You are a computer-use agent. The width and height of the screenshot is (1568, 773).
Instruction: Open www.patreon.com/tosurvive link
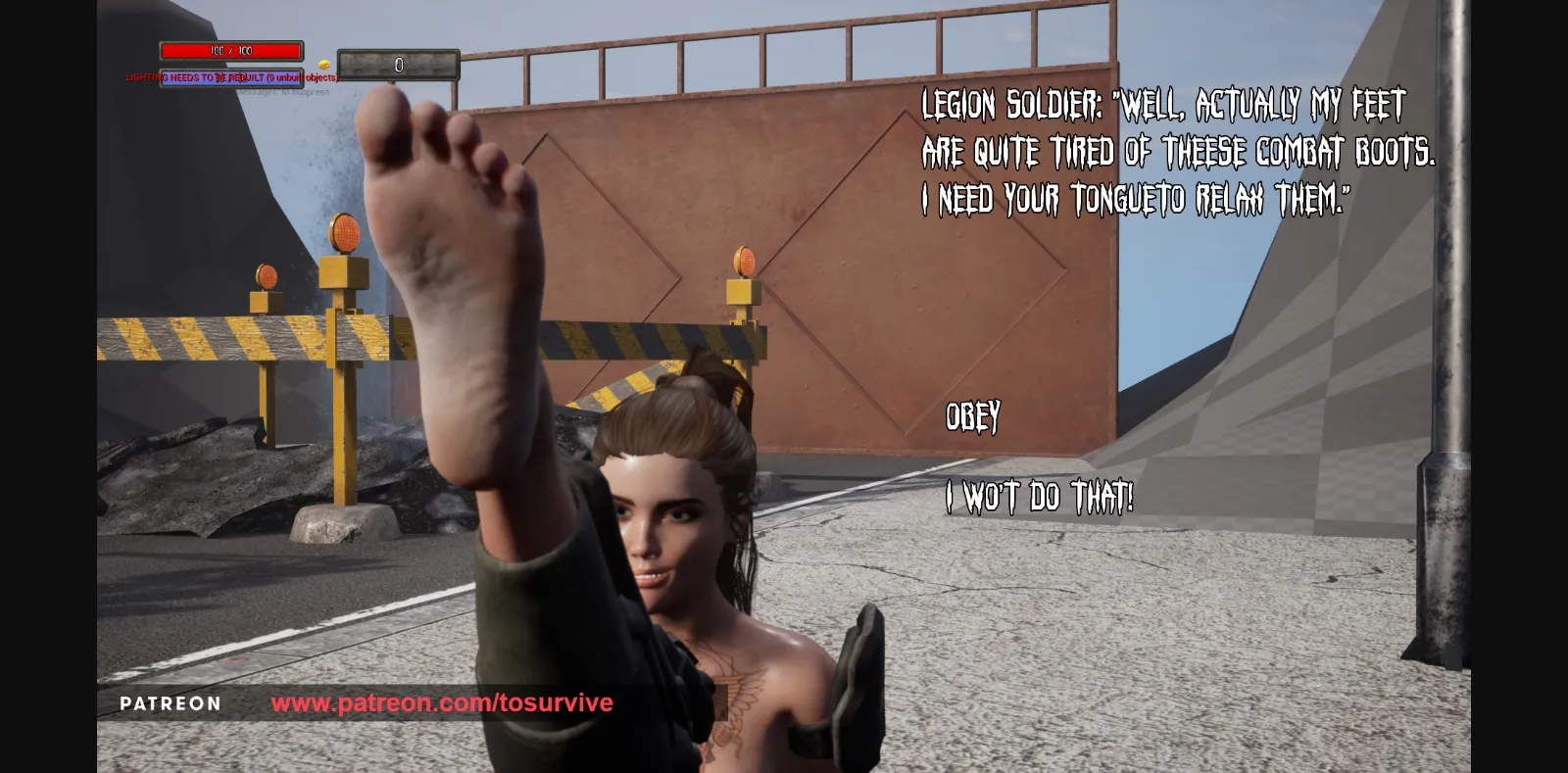point(443,702)
